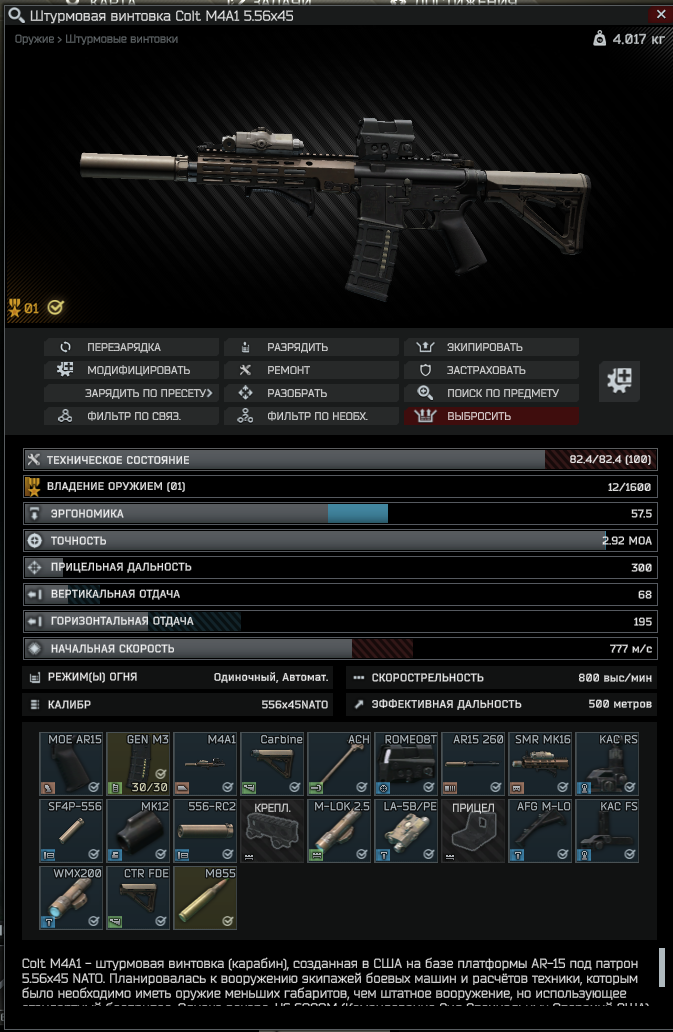Discard the weapon with ВЫБРОСИТЬ
Screen dimensions: 673x1032
(491, 416)
